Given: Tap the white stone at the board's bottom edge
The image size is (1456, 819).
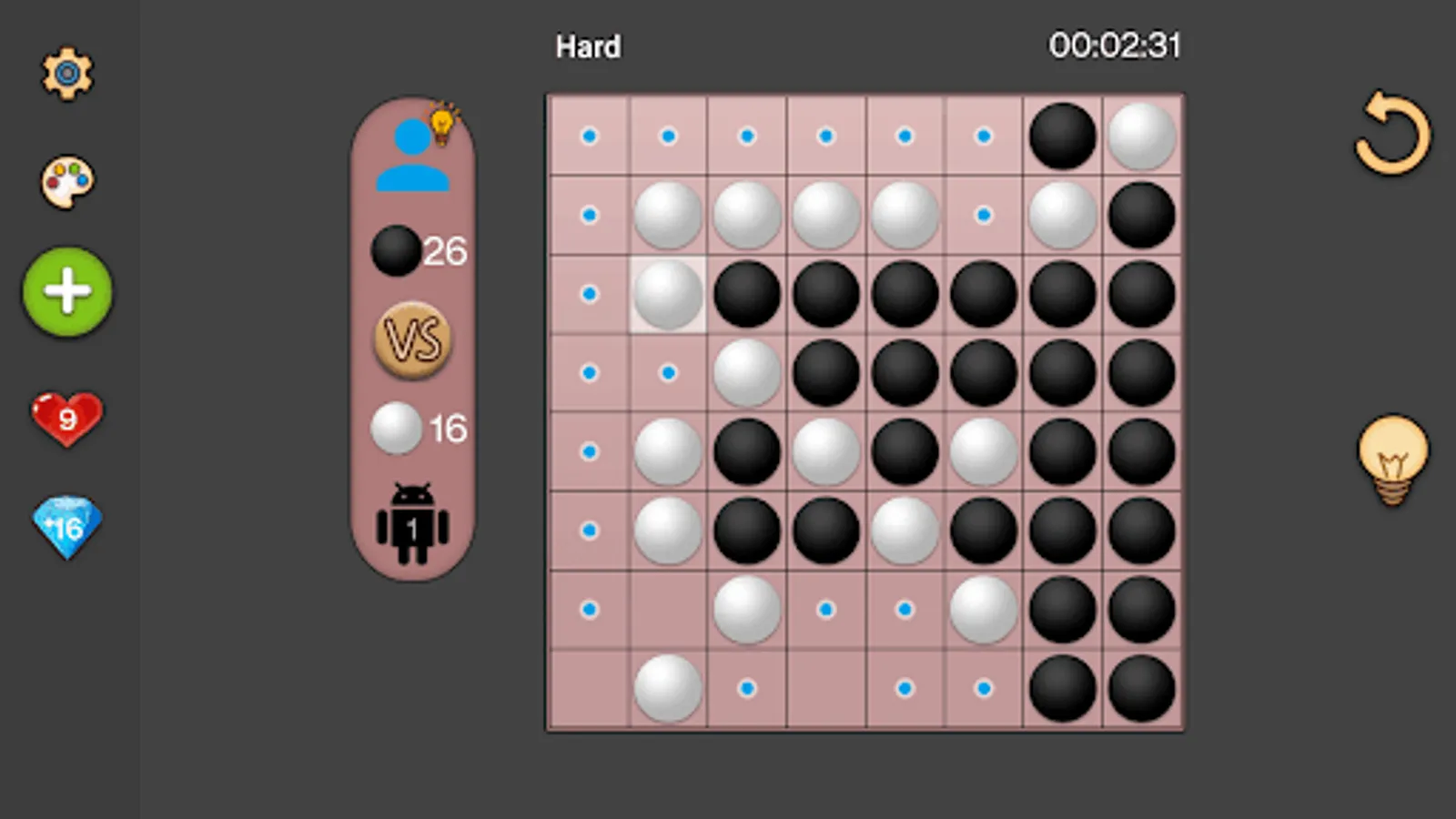Looking at the screenshot, I should (x=667, y=689).
